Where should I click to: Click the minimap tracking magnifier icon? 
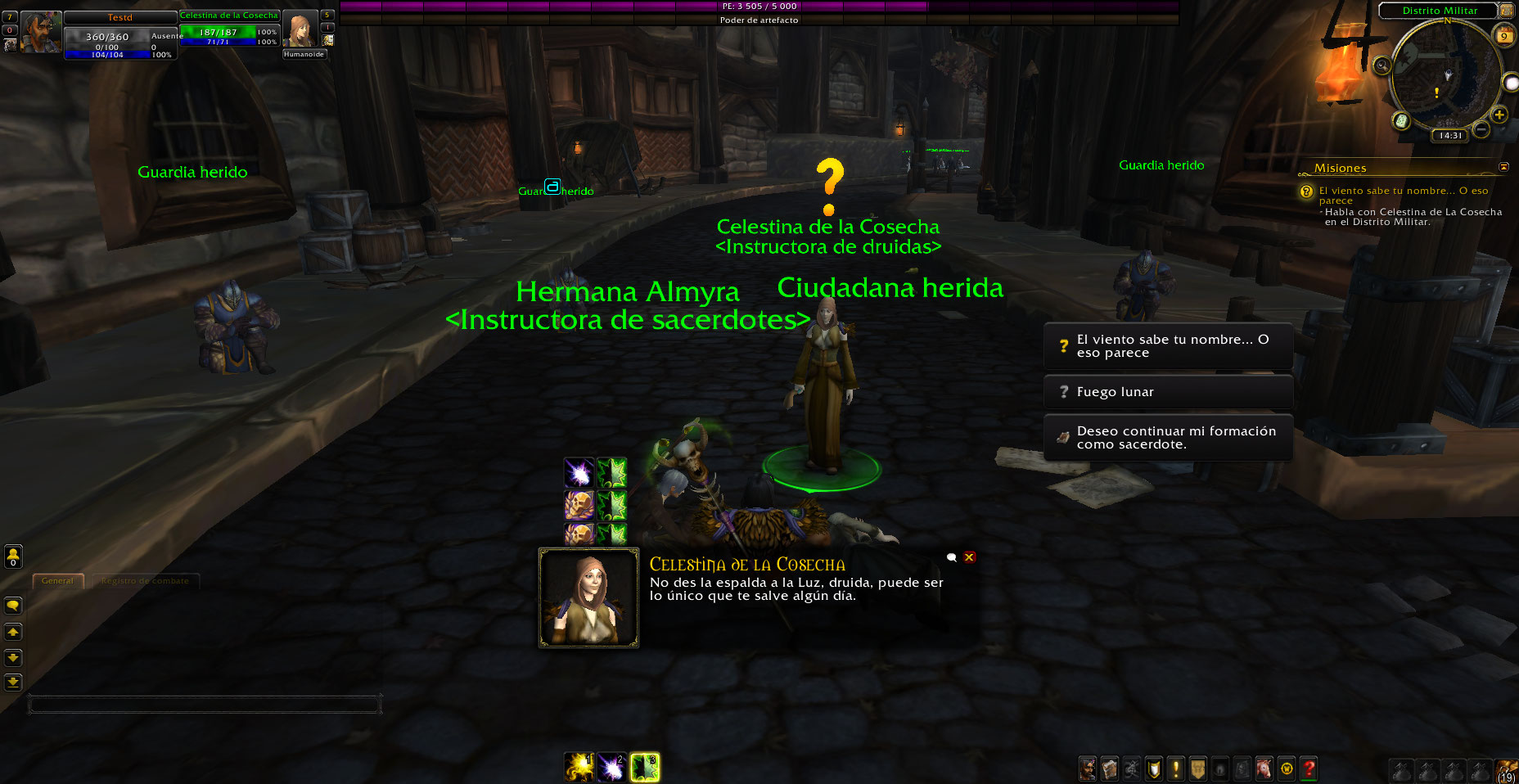(1382, 65)
